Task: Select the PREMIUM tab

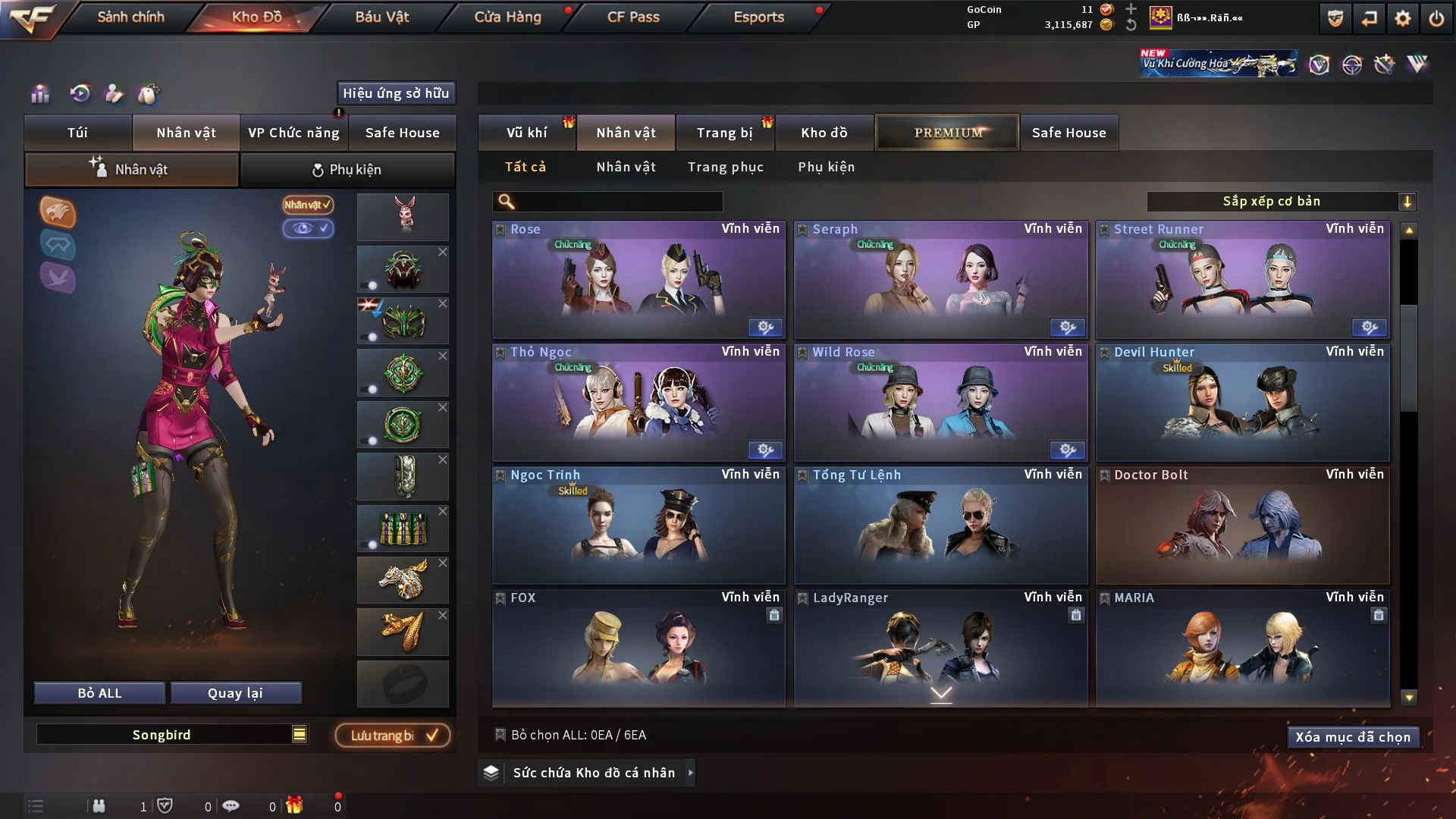Action: [x=947, y=133]
